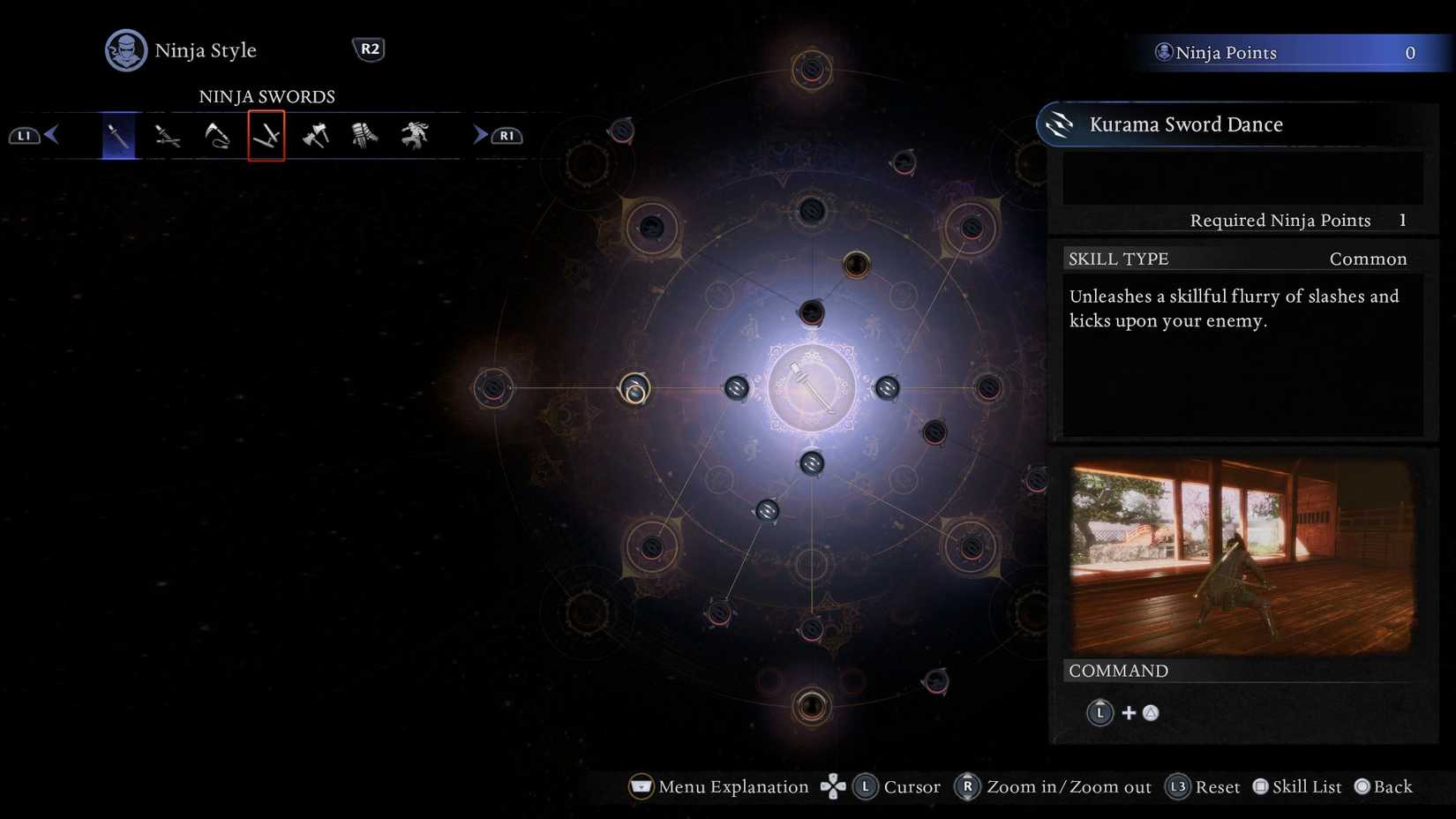The width and height of the screenshot is (1456, 819).
Task: Click the skill preview video thumbnail
Action: pos(1239,554)
